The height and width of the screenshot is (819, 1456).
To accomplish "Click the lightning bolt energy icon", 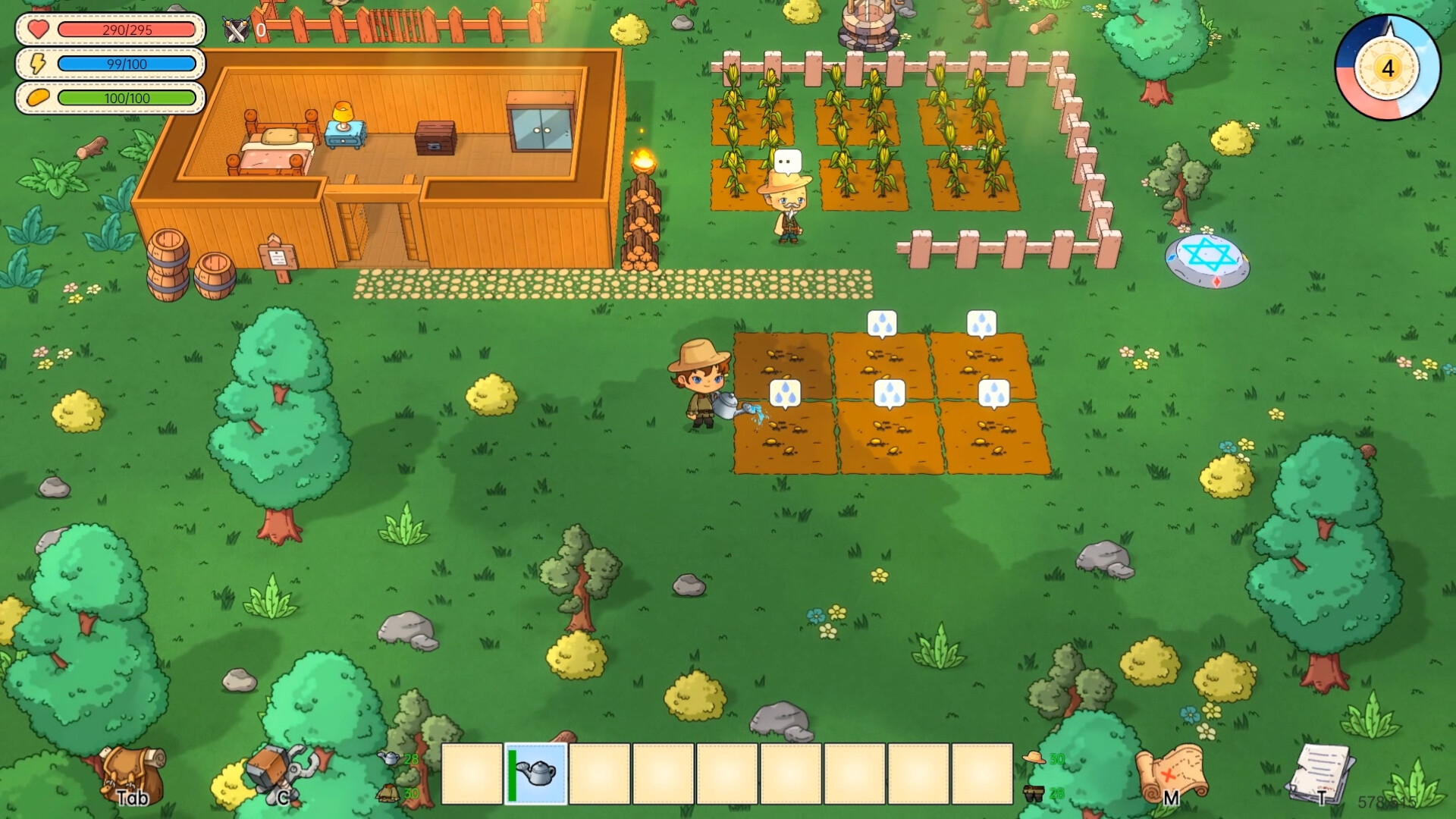I will coord(34,64).
